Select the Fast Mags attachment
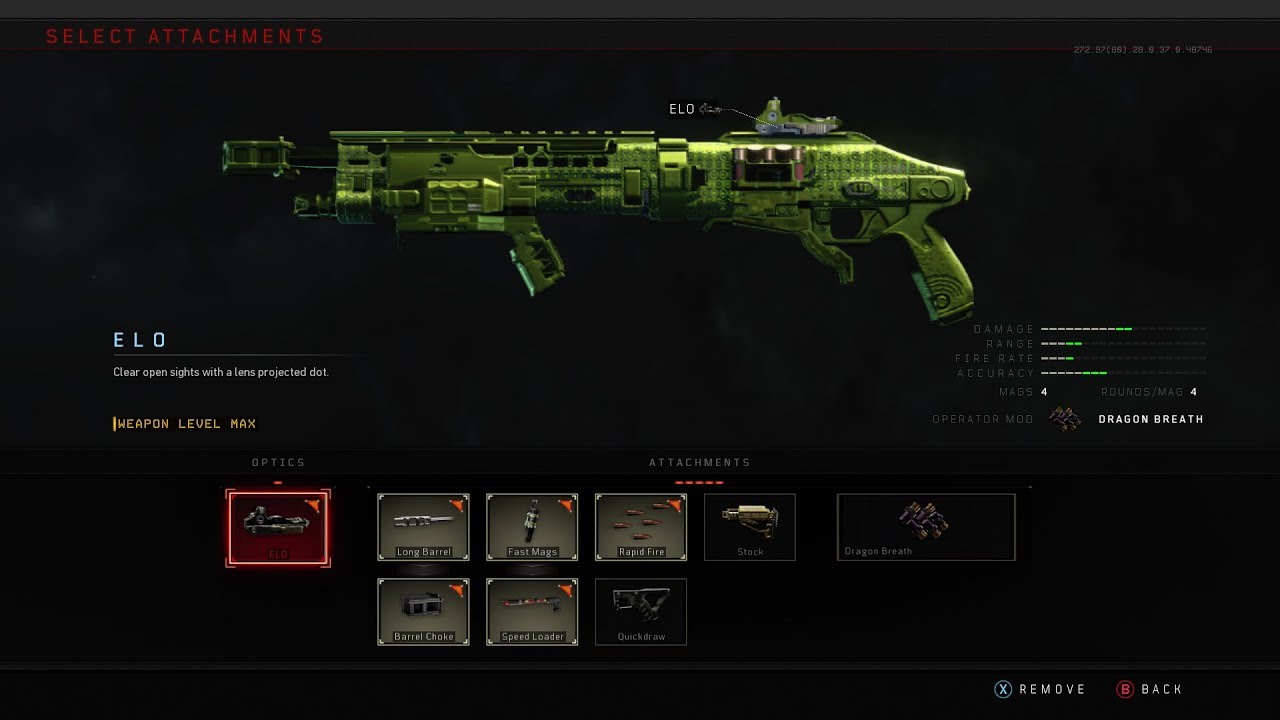This screenshot has width=1280, height=720. pos(532,526)
